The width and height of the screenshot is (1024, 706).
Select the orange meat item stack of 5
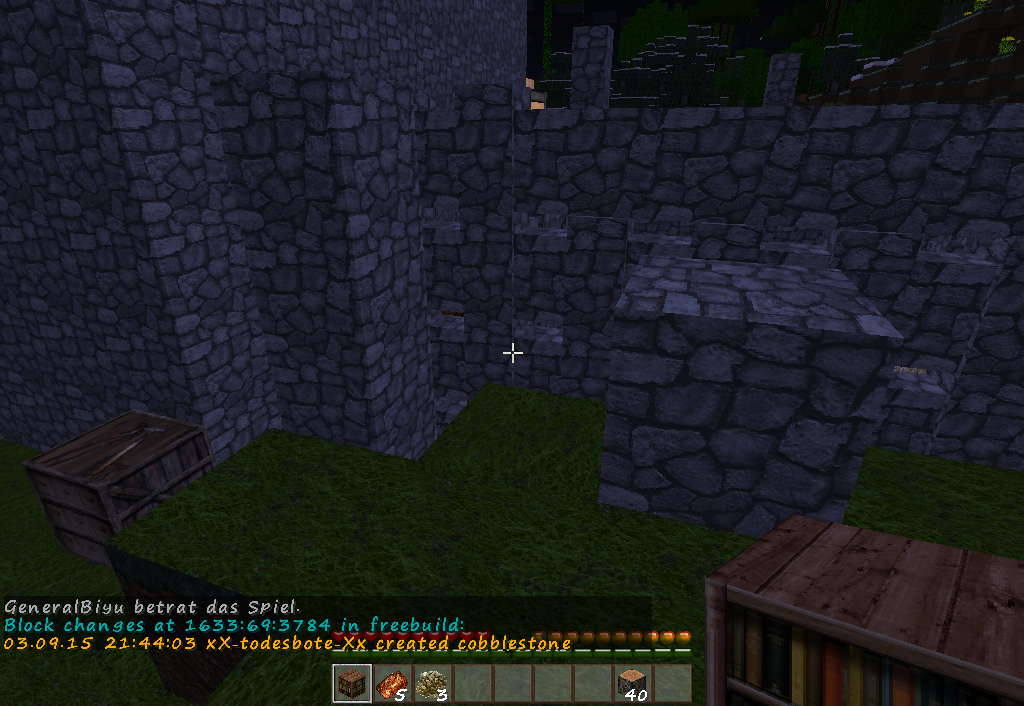tap(391, 684)
